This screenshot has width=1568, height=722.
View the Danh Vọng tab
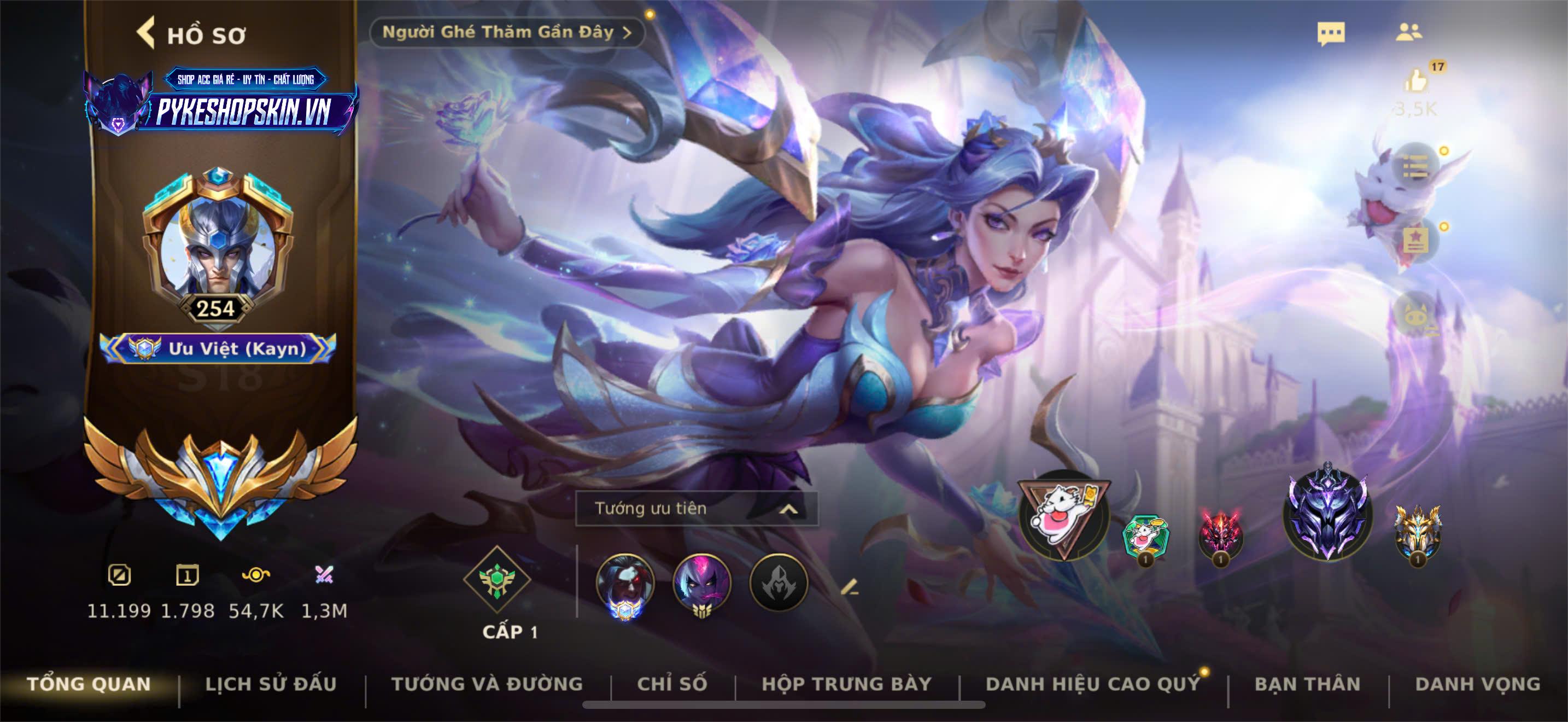coord(1478,684)
